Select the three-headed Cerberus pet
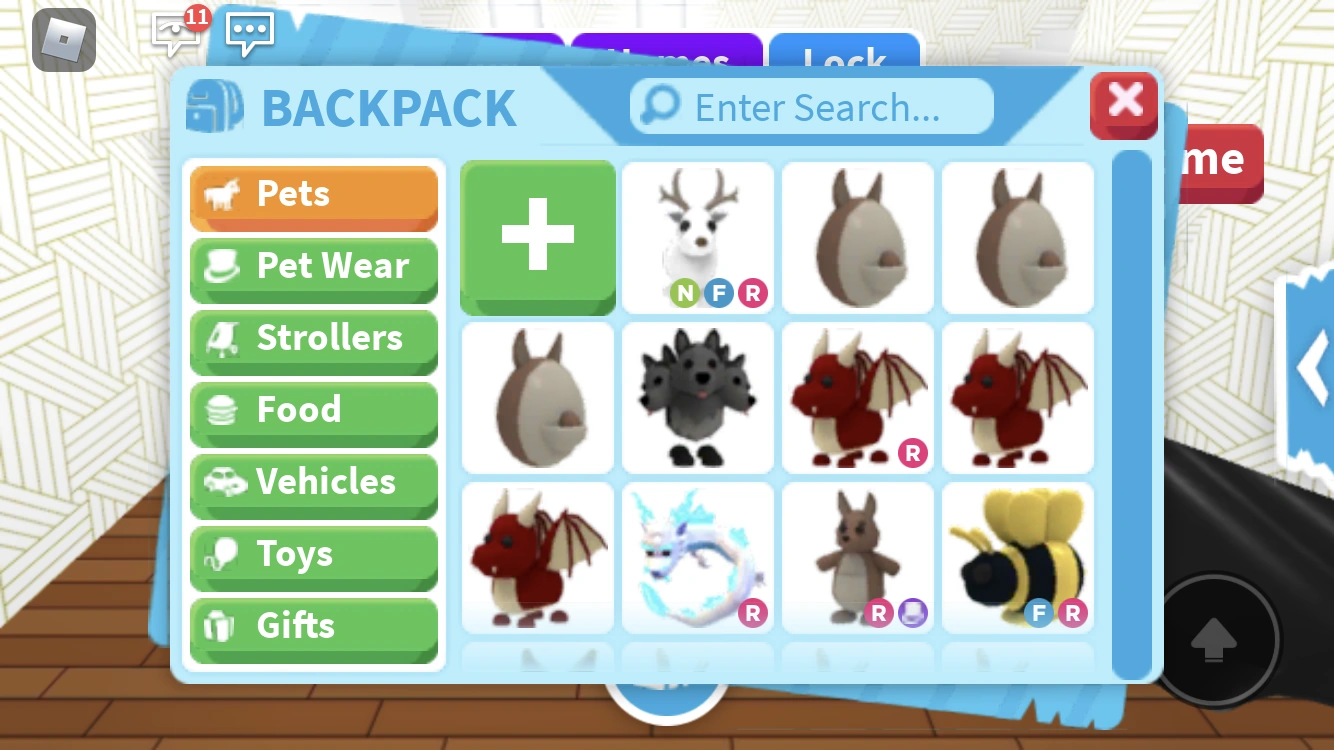 pyautogui.click(x=697, y=397)
